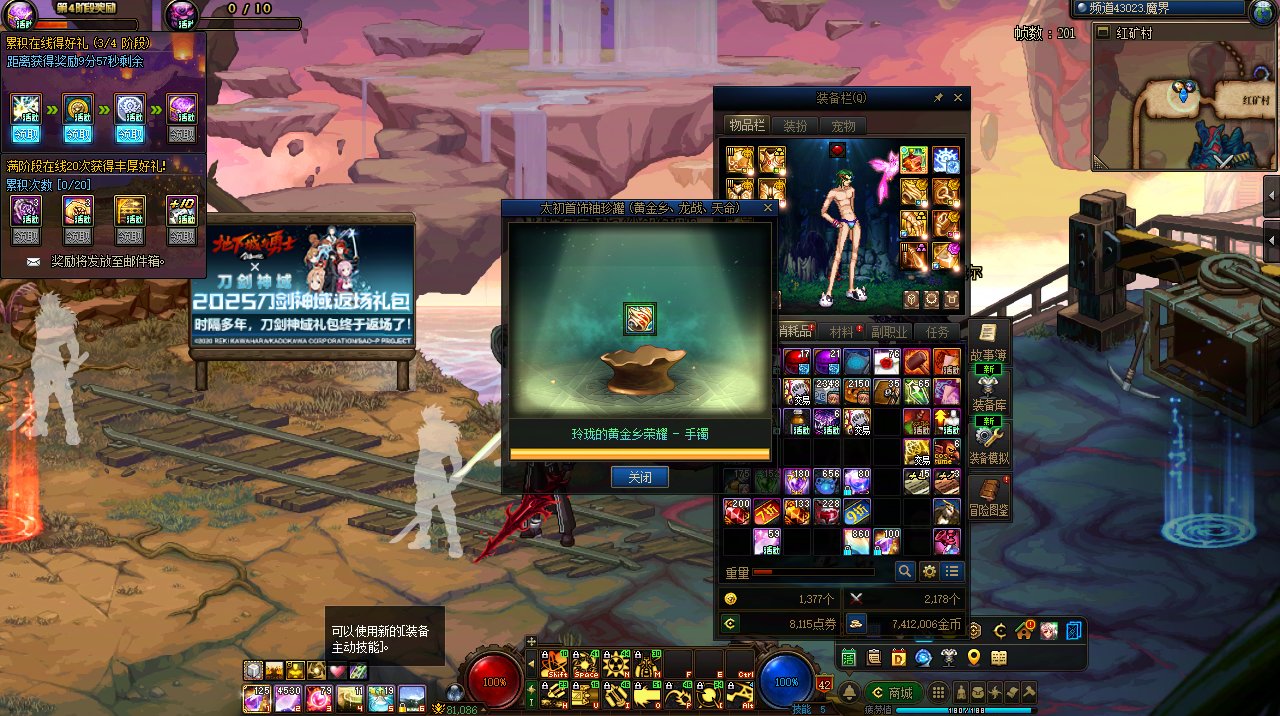The image size is (1280, 716).
Task: Switch to the 任务 inventory tab
Action: [937, 332]
